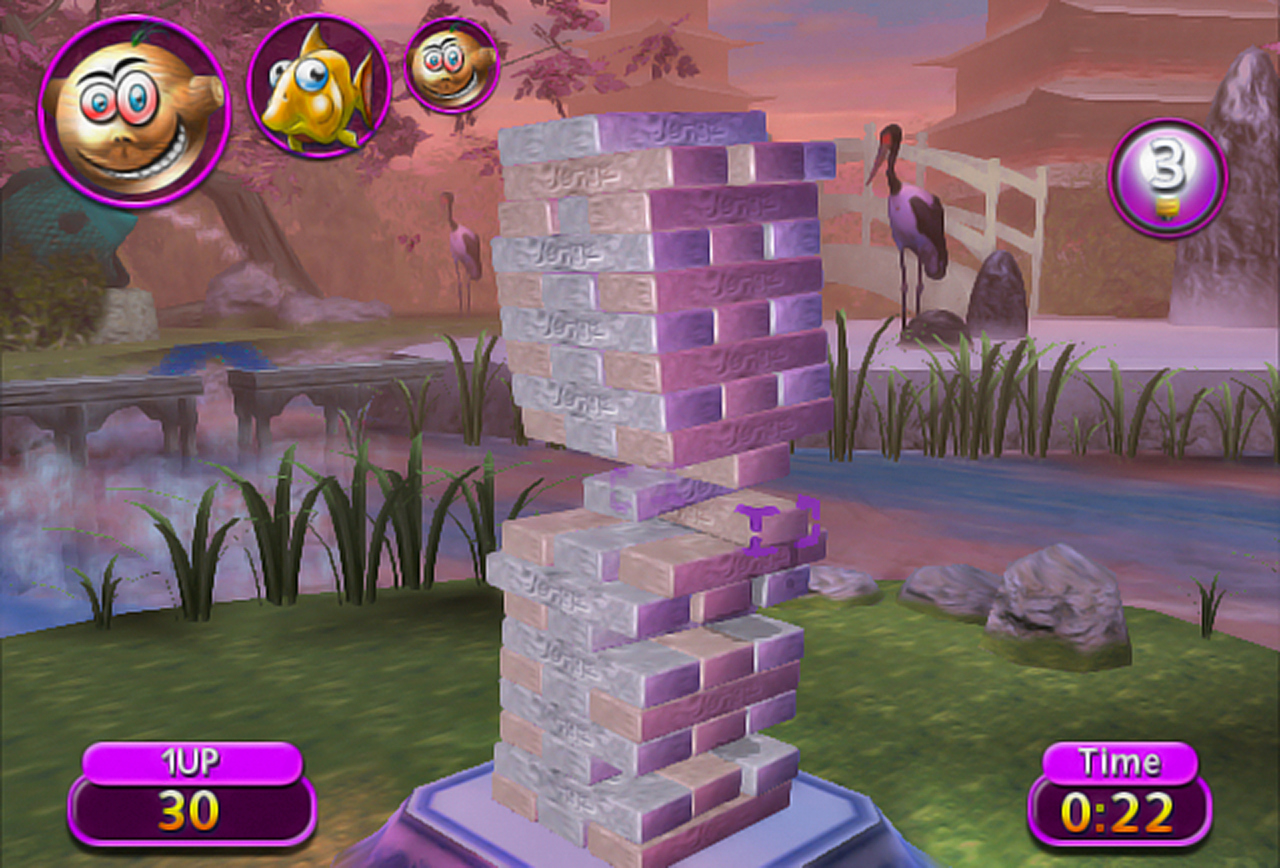The height and width of the screenshot is (868, 1280).
Task: Click the small monkey badge icon
Action: [x=450, y=68]
